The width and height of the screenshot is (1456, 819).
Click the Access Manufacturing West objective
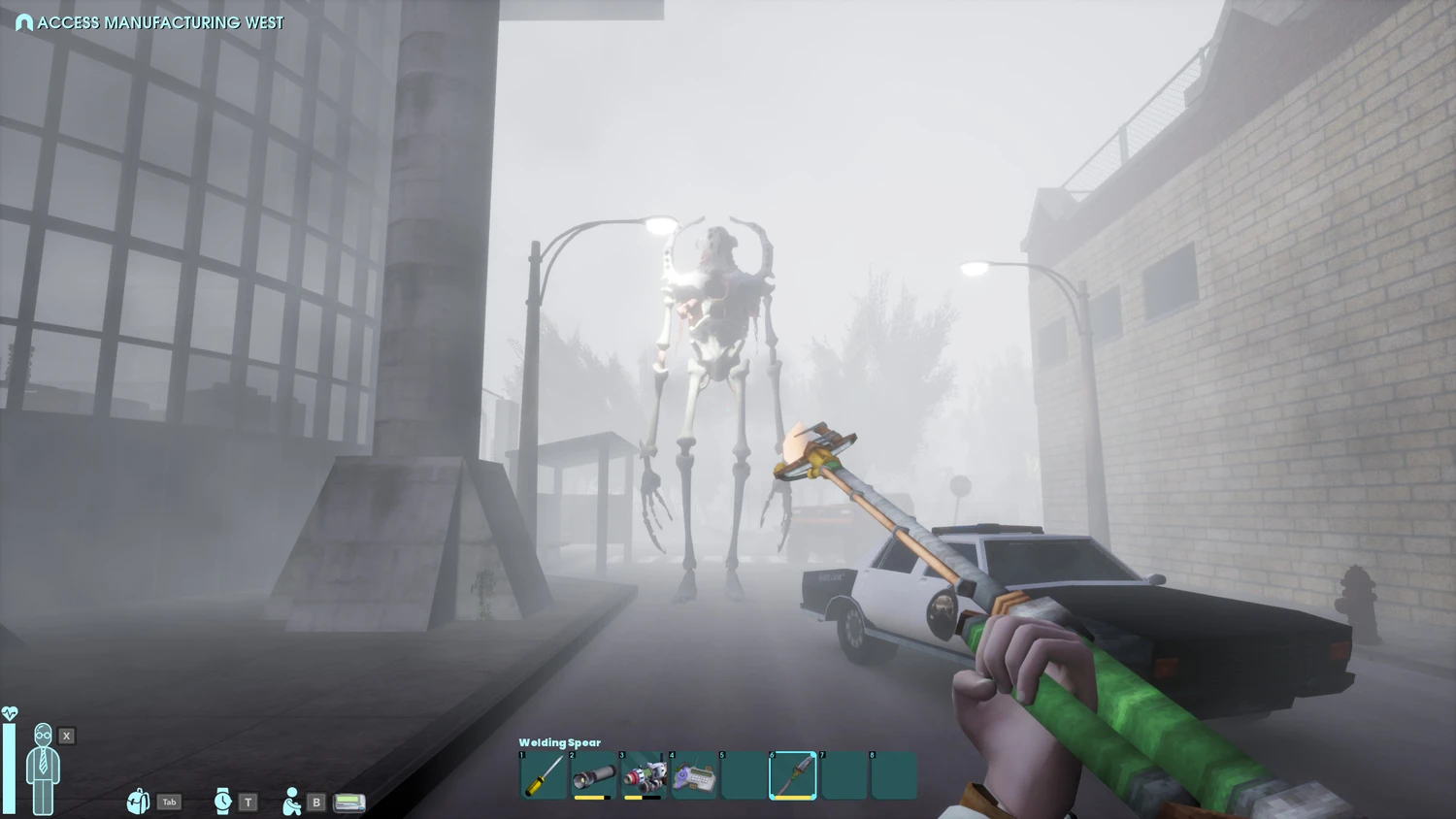pyautogui.click(x=150, y=22)
